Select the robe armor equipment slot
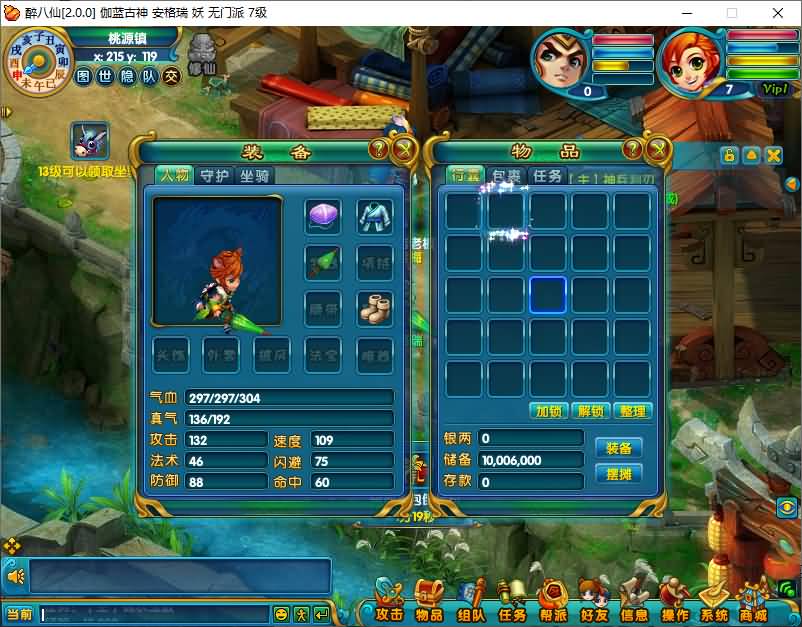 click(x=375, y=214)
